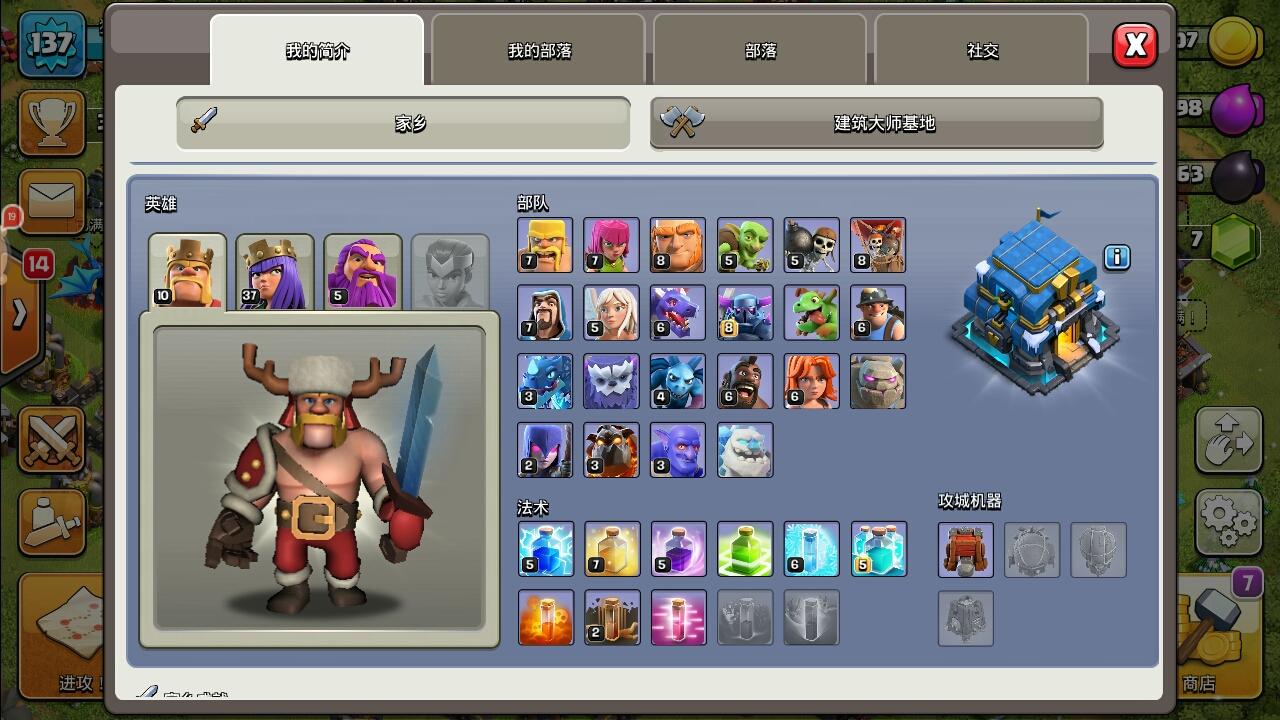1280x720 pixels.
Task: Select the Wall Wrecker siege machine icon
Action: [964, 549]
